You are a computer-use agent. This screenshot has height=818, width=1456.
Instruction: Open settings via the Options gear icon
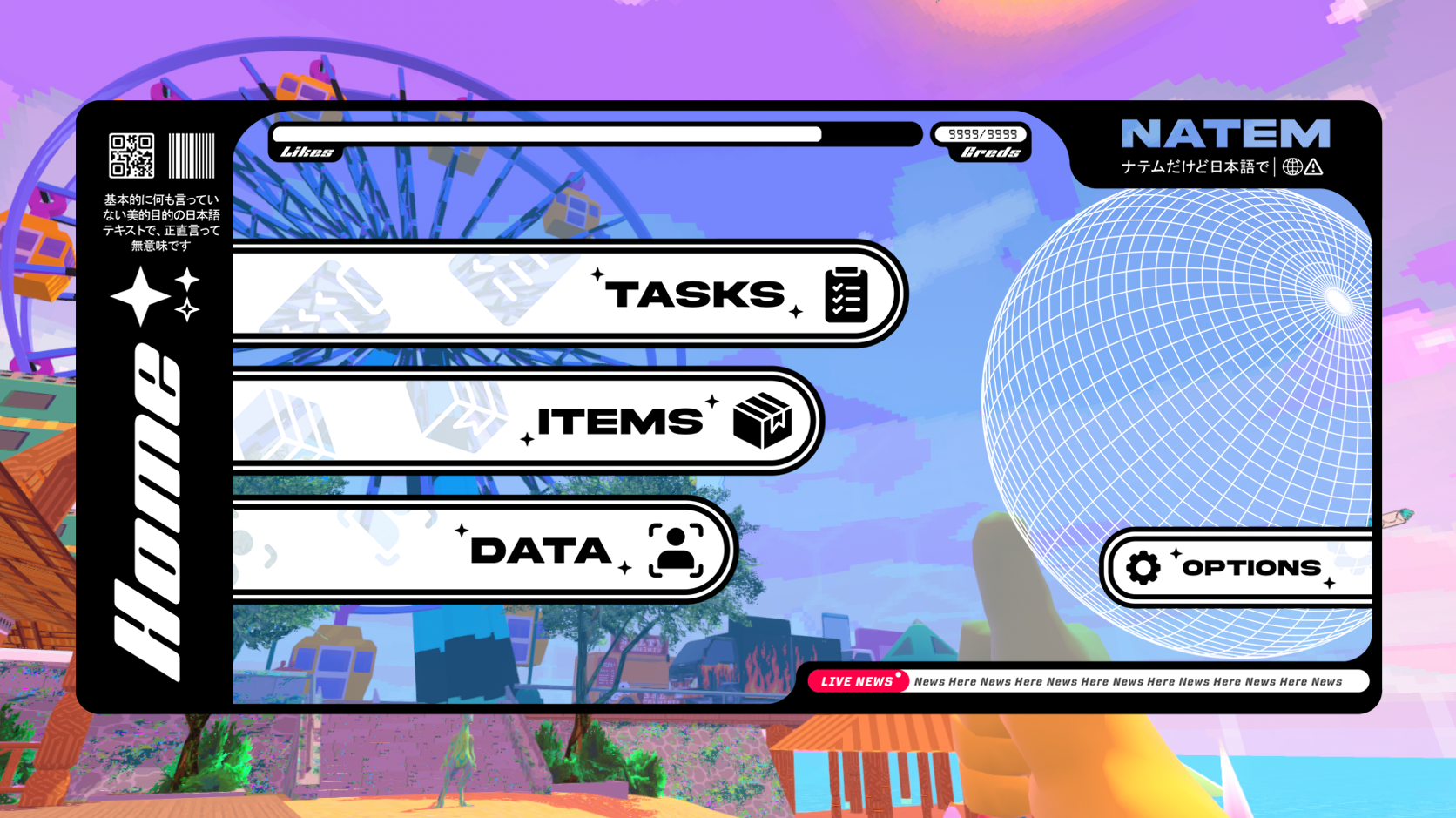pyautogui.click(x=1143, y=567)
